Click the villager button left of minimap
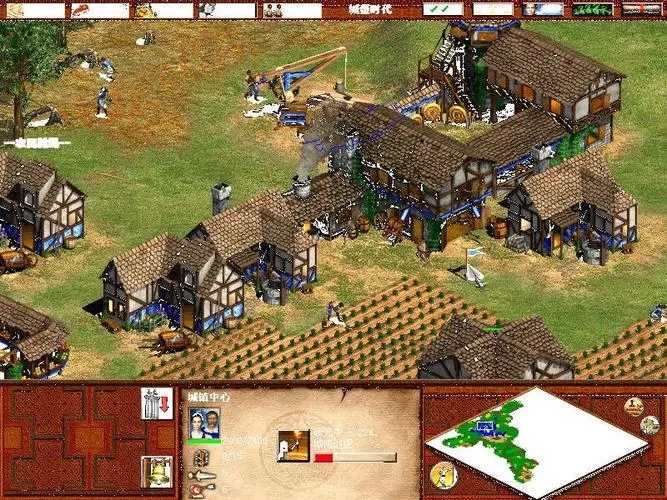The image size is (667, 500). tap(441, 475)
